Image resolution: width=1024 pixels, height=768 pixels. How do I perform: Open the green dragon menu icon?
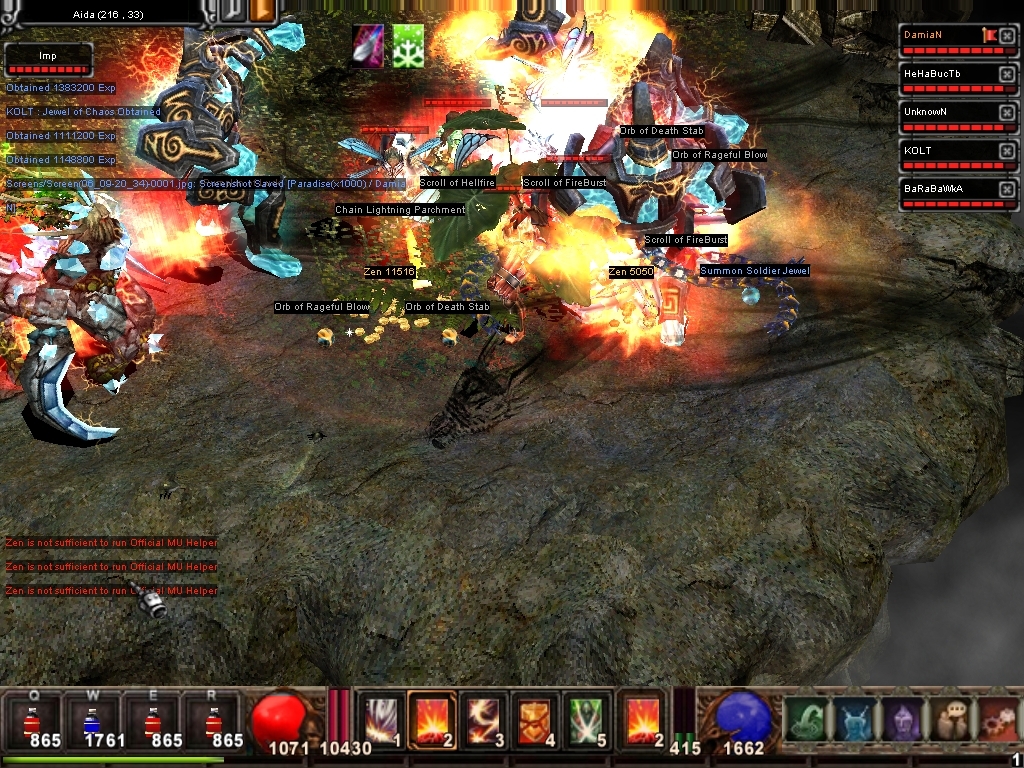point(805,720)
